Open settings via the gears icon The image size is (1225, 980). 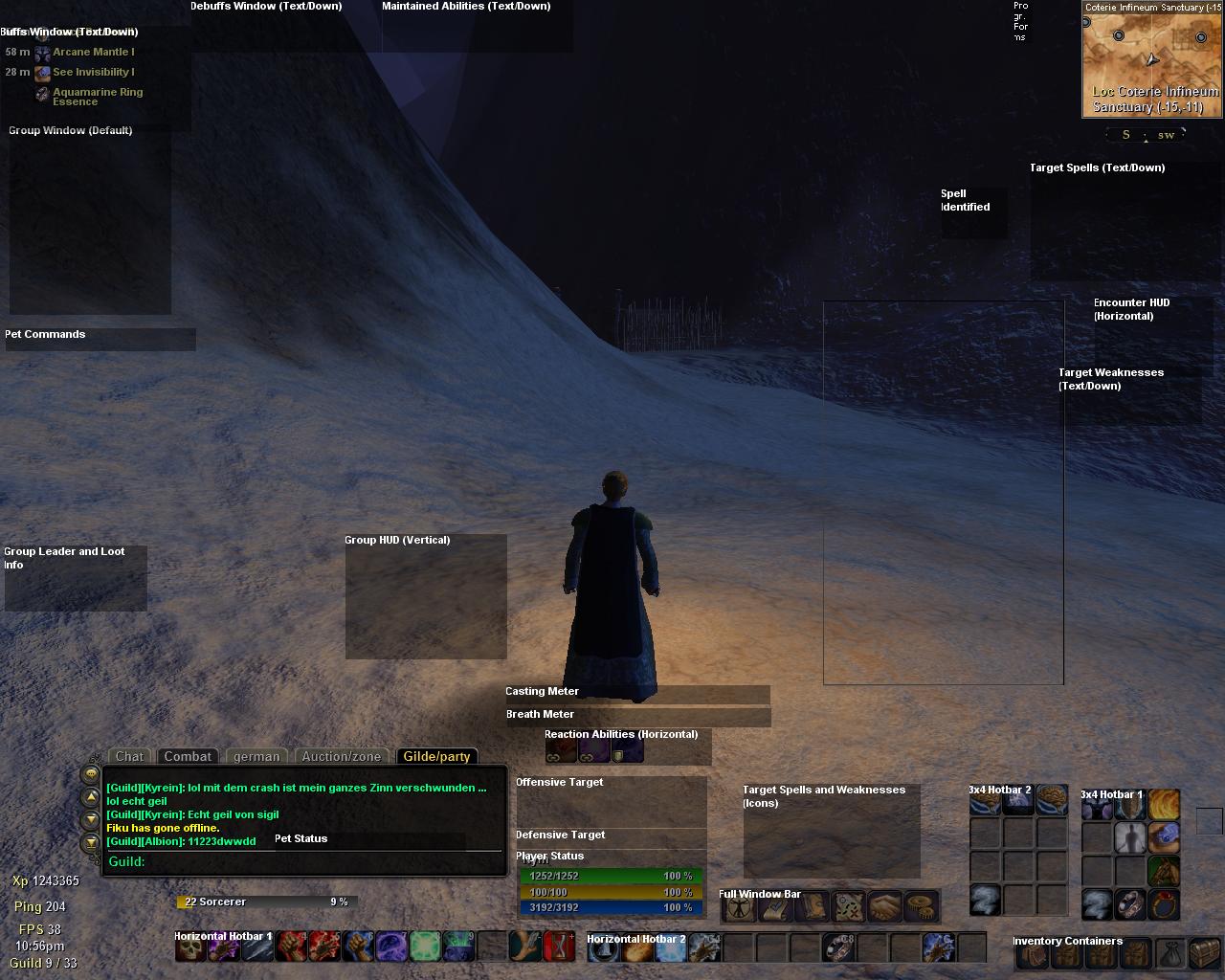922,906
